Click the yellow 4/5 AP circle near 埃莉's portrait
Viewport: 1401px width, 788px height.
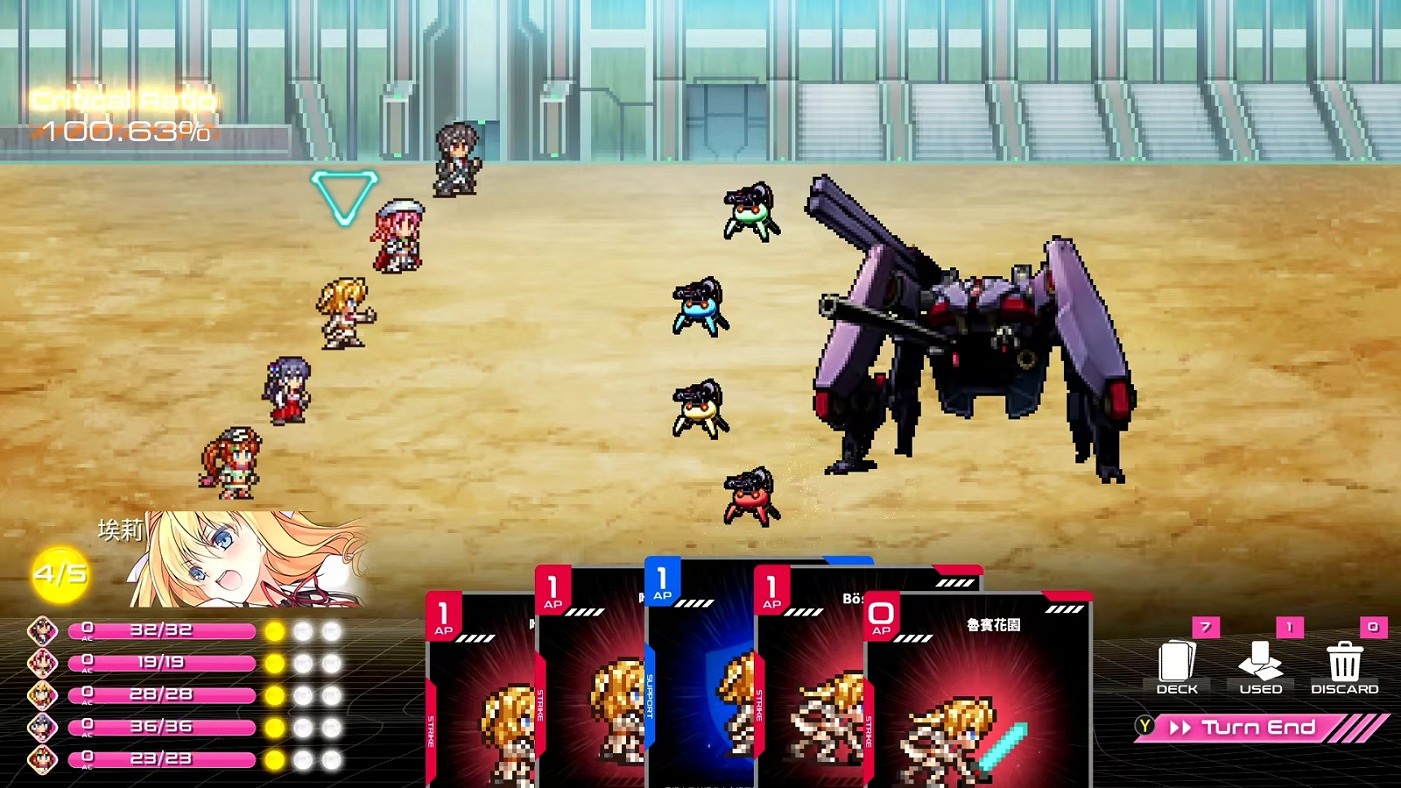coord(62,574)
